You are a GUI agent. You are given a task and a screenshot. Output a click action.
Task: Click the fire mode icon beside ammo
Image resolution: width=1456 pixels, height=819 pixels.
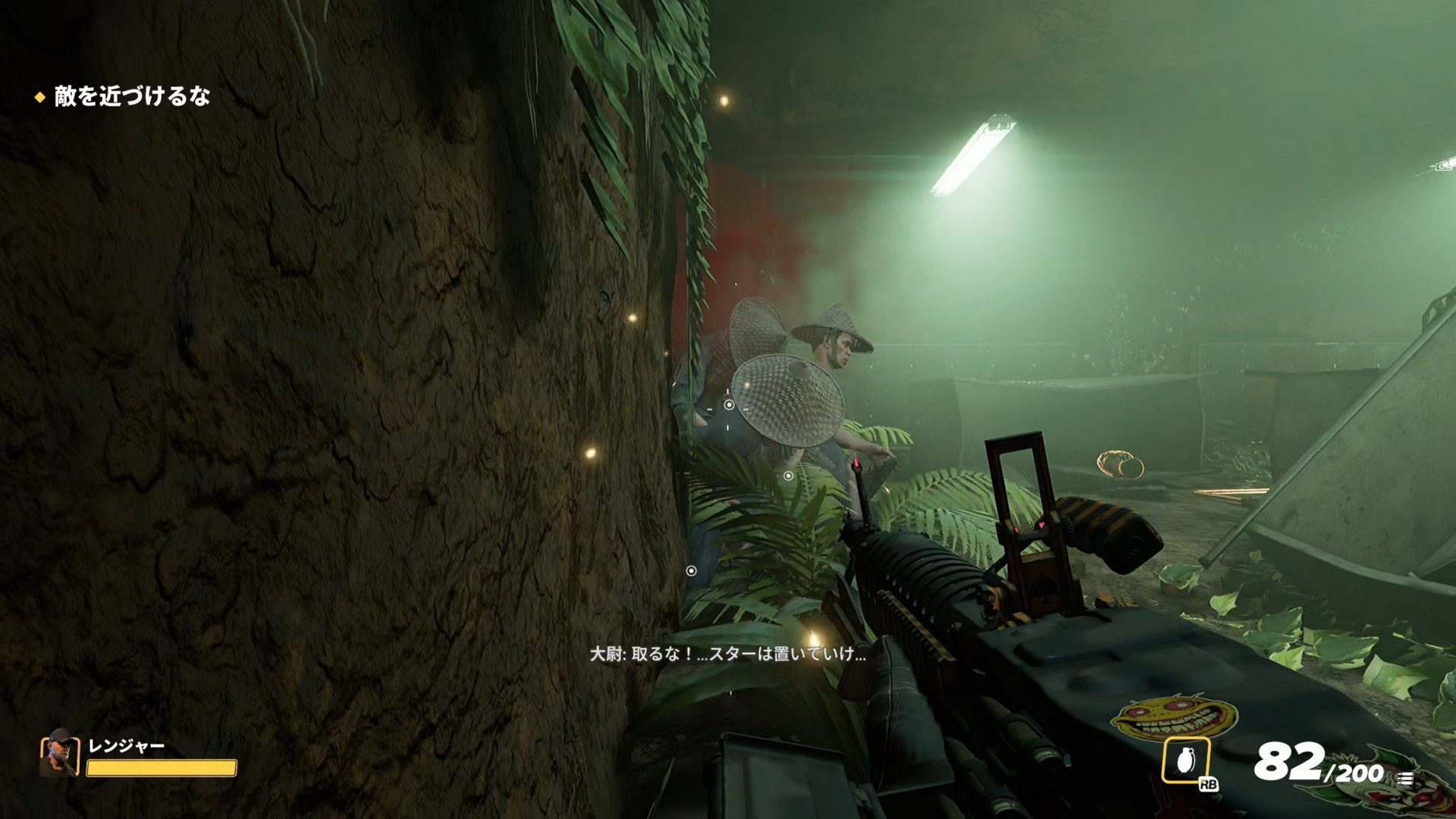[1404, 777]
